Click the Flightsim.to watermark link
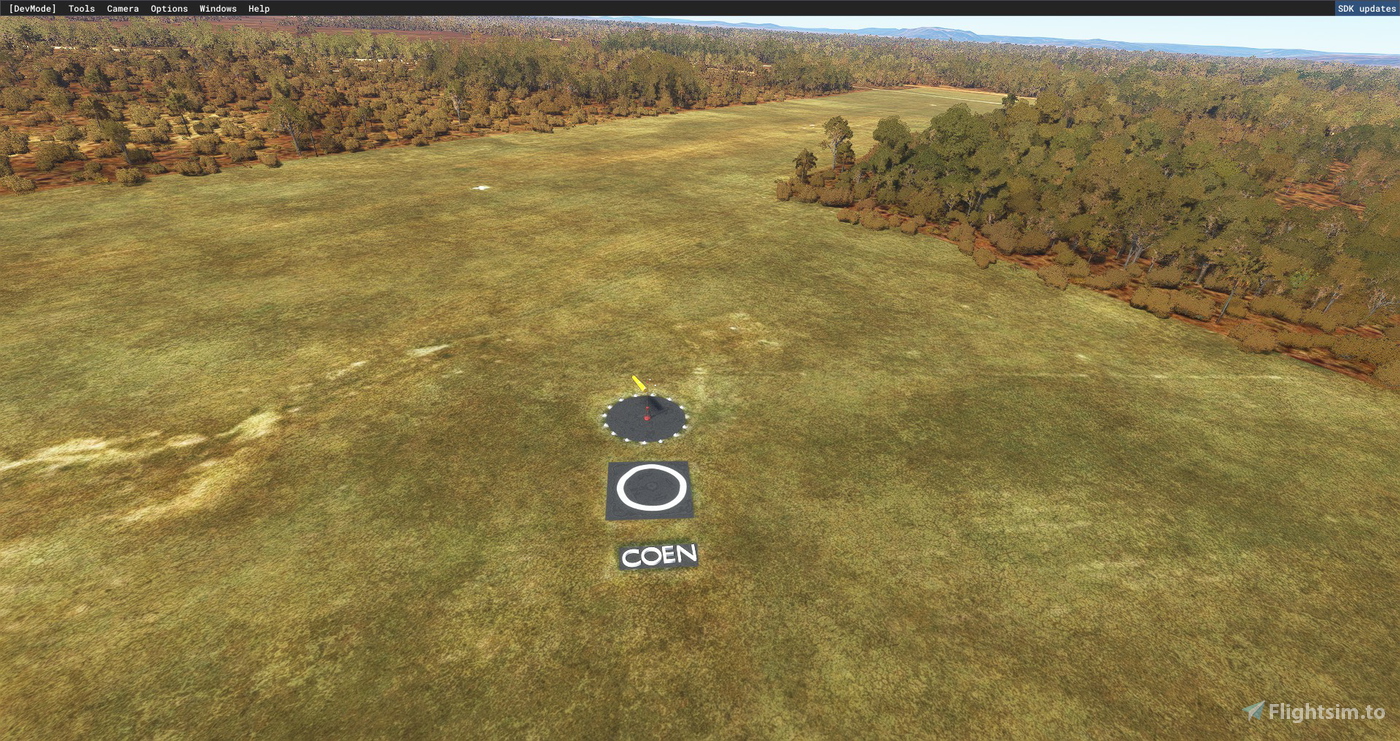The height and width of the screenshot is (741, 1400). [1330, 711]
